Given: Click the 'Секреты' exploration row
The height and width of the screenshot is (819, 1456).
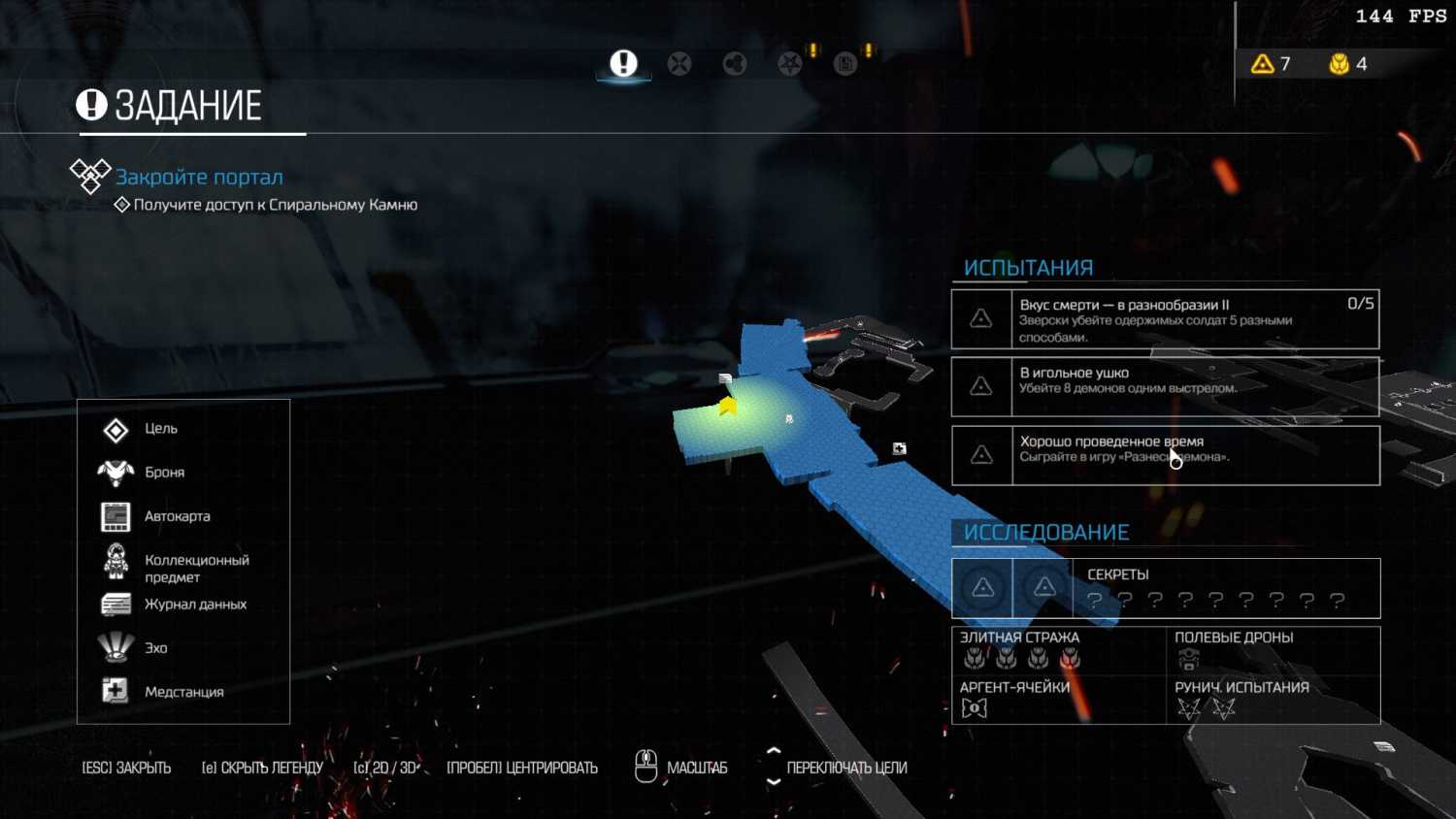Looking at the screenshot, I should 1165,588.
